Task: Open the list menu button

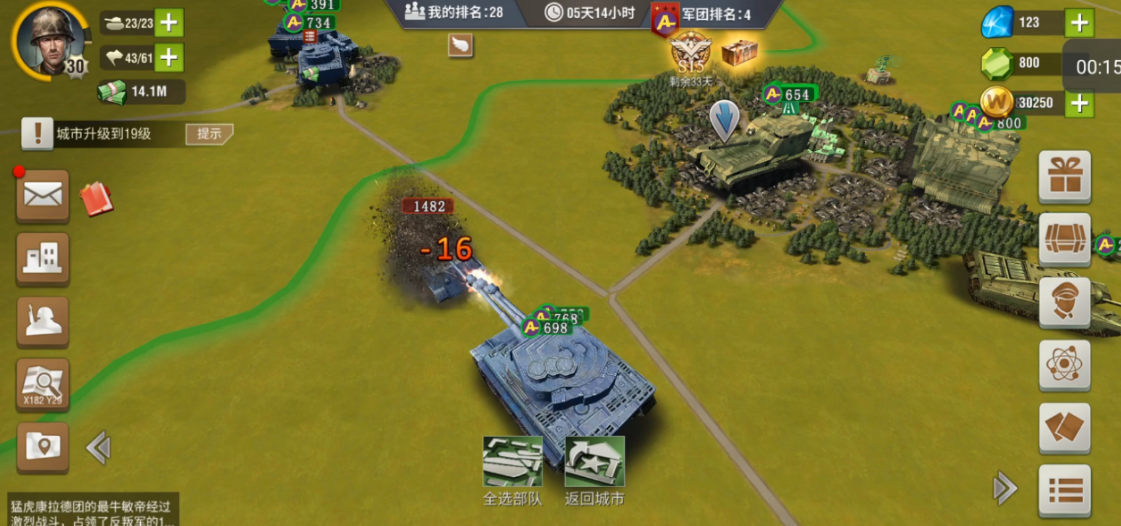Action: tap(1064, 490)
